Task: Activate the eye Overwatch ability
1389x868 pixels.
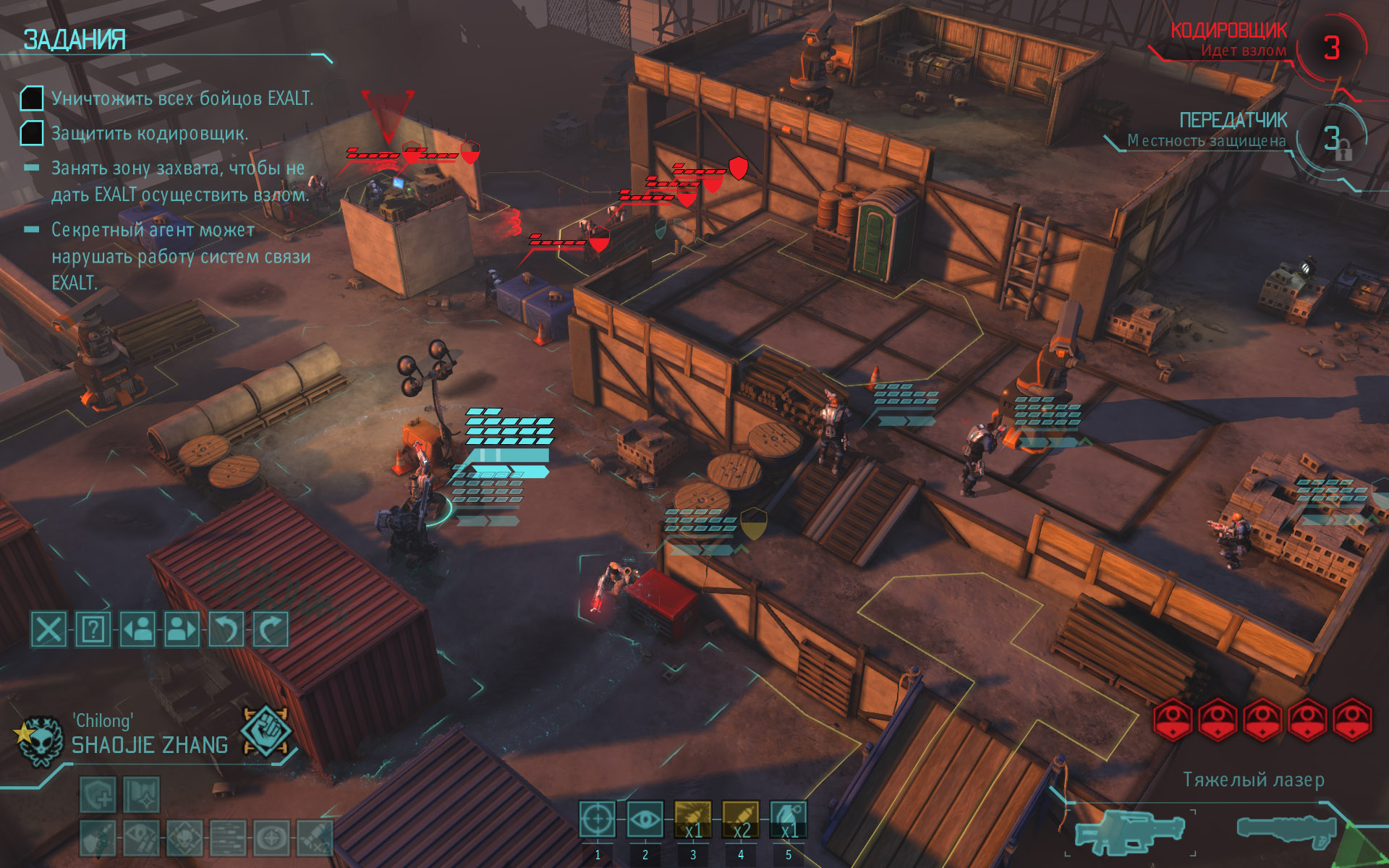Action: 645,820
